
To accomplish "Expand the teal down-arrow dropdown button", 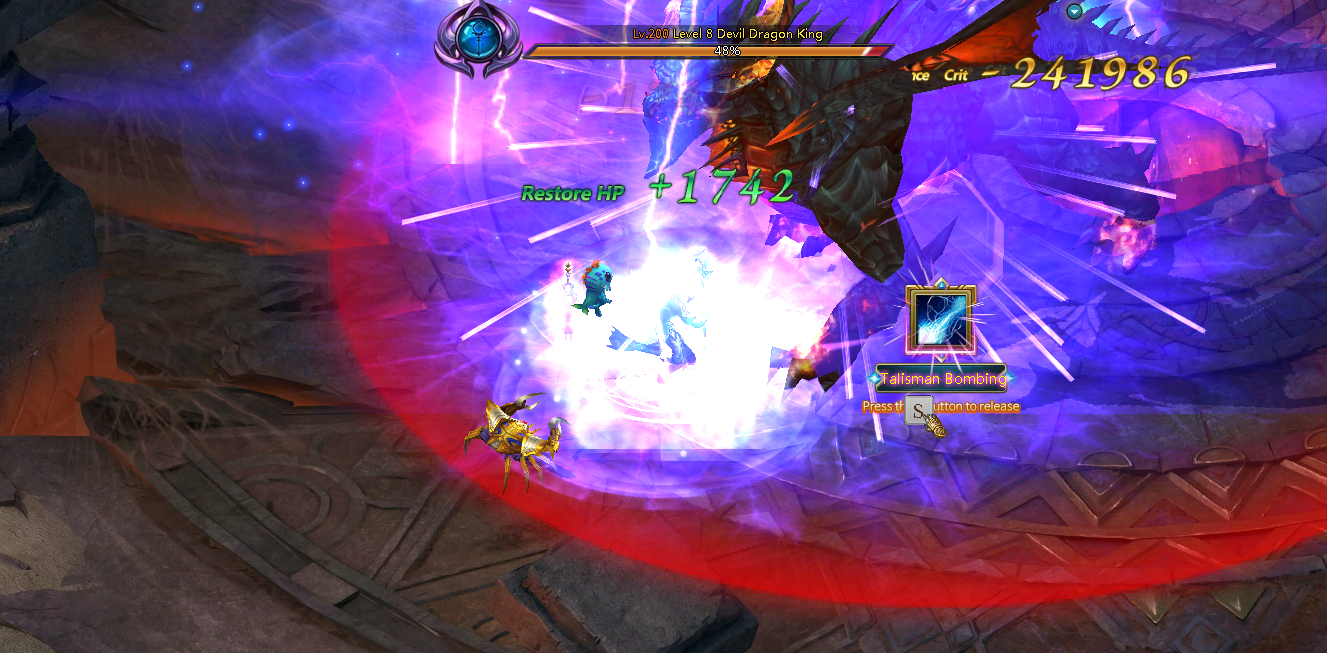I will 1075,11.
